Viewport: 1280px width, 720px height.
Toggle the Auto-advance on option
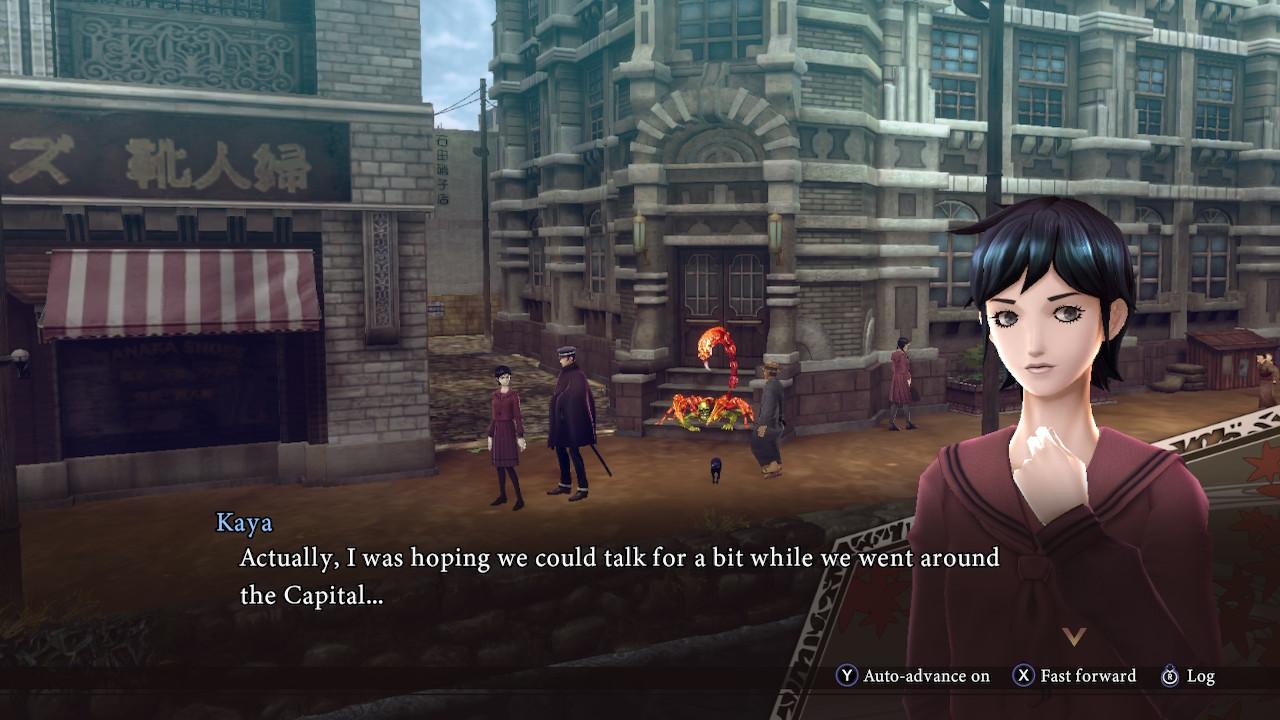click(x=914, y=676)
